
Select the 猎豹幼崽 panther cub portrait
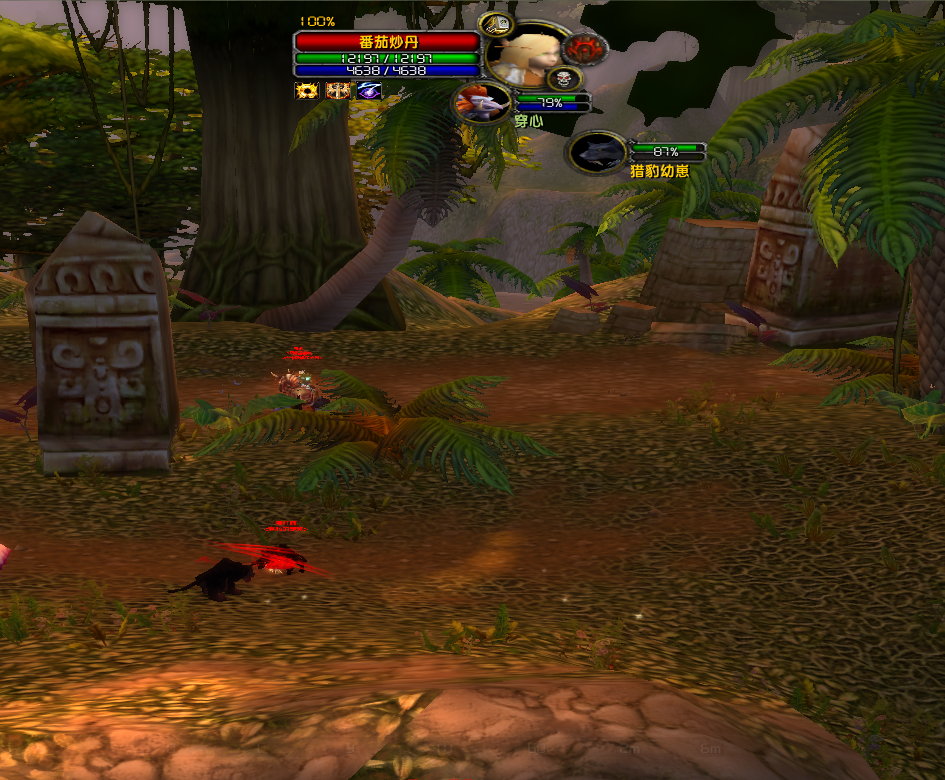tap(598, 152)
